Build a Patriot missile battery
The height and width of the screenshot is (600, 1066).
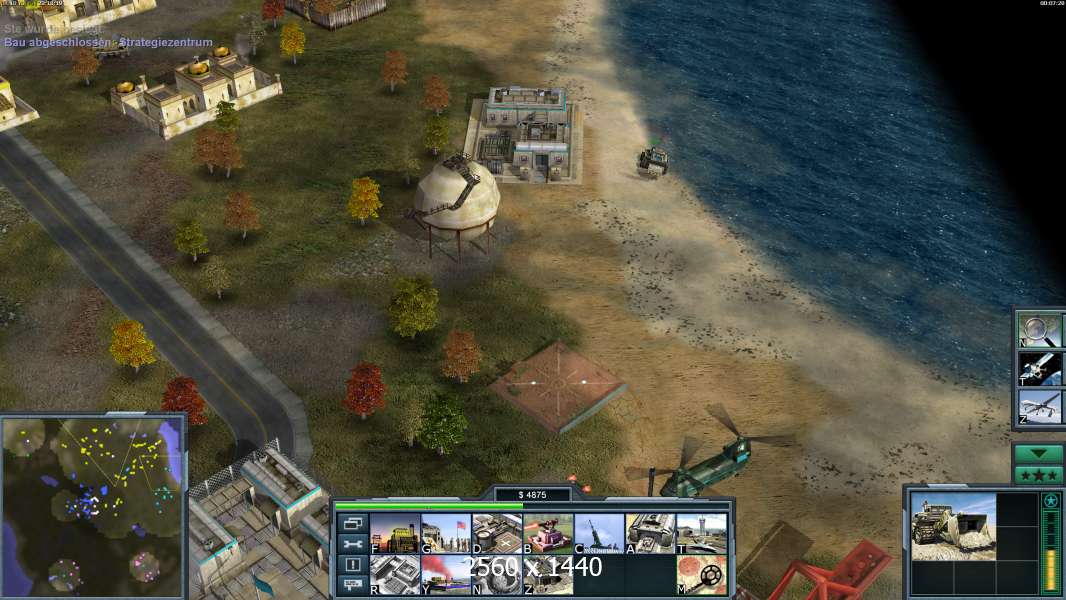(x=548, y=533)
